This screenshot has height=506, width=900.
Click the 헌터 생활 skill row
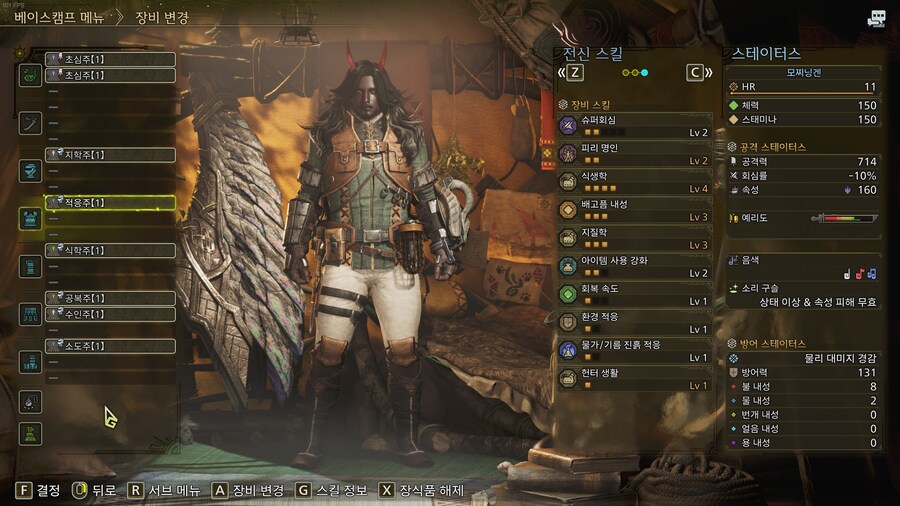pos(637,379)
